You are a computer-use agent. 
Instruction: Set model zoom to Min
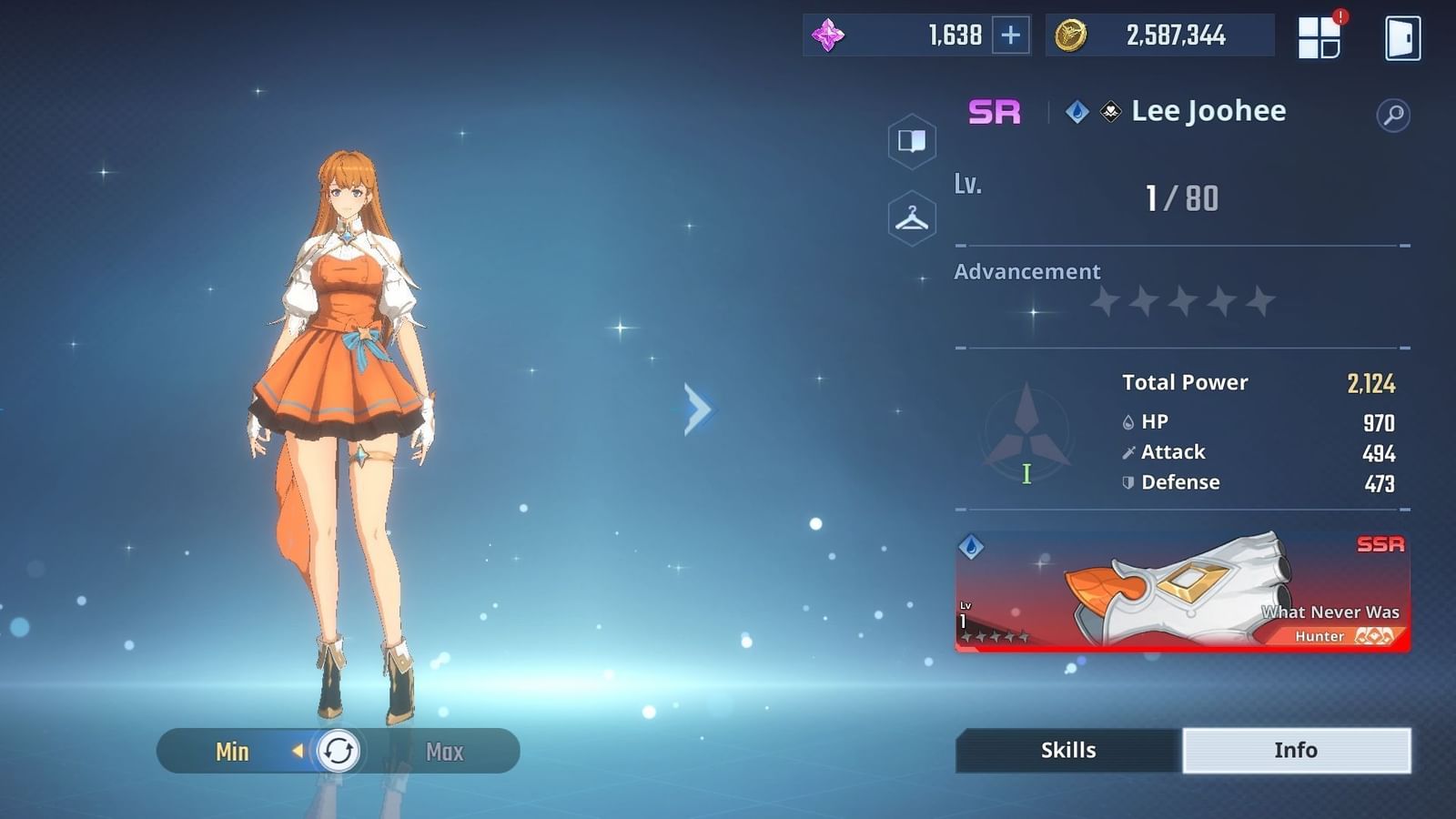[x=233, y=752]
